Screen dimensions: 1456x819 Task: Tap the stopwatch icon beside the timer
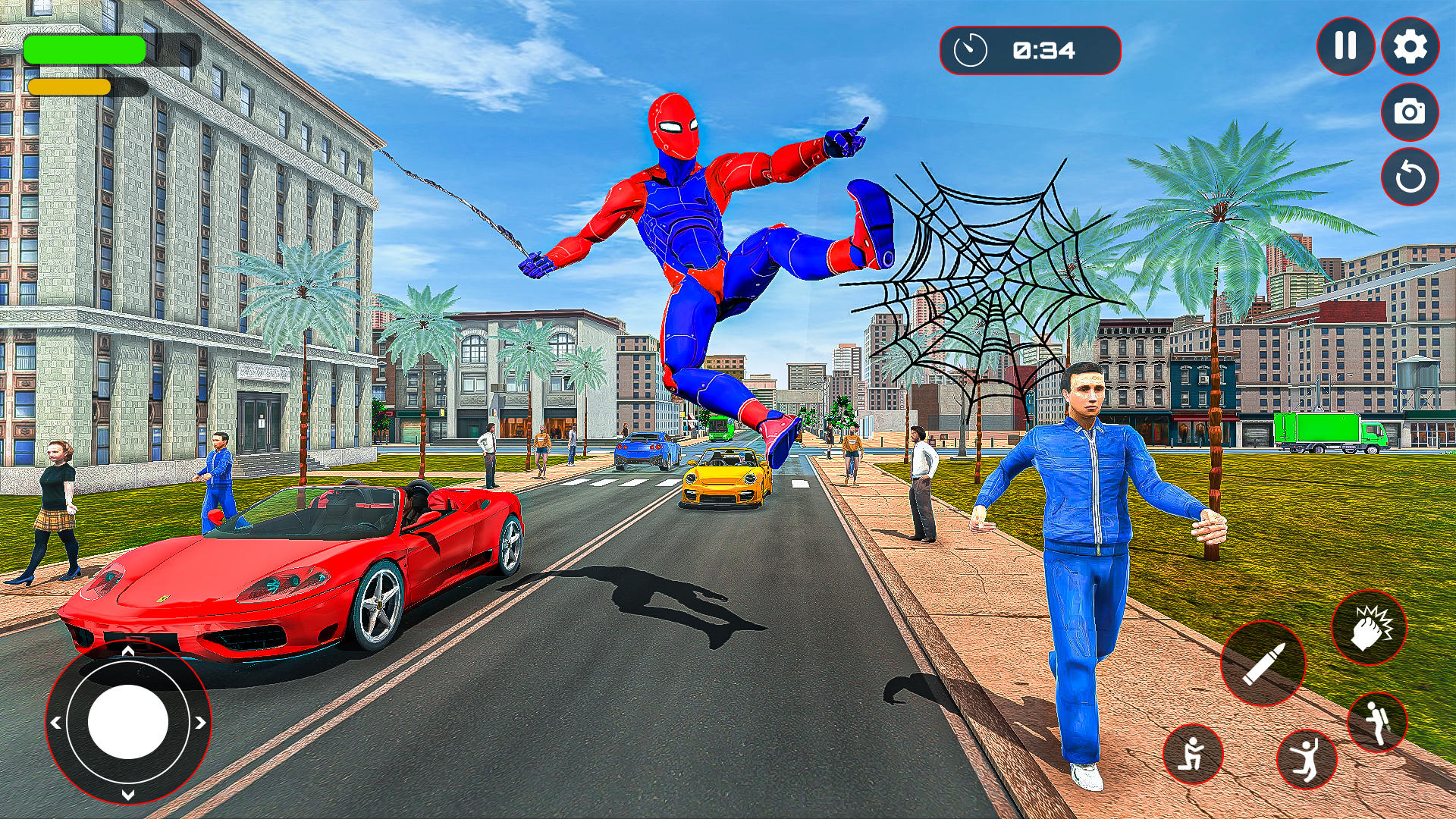click(x=971, y=50)
